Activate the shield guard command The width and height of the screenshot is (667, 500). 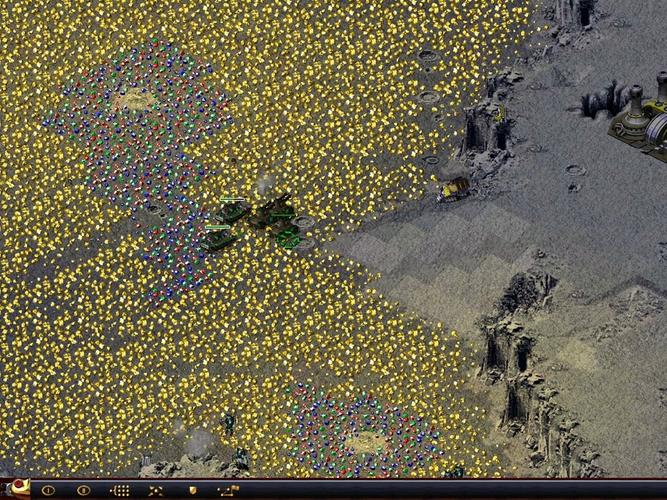(x=192, y=490)
